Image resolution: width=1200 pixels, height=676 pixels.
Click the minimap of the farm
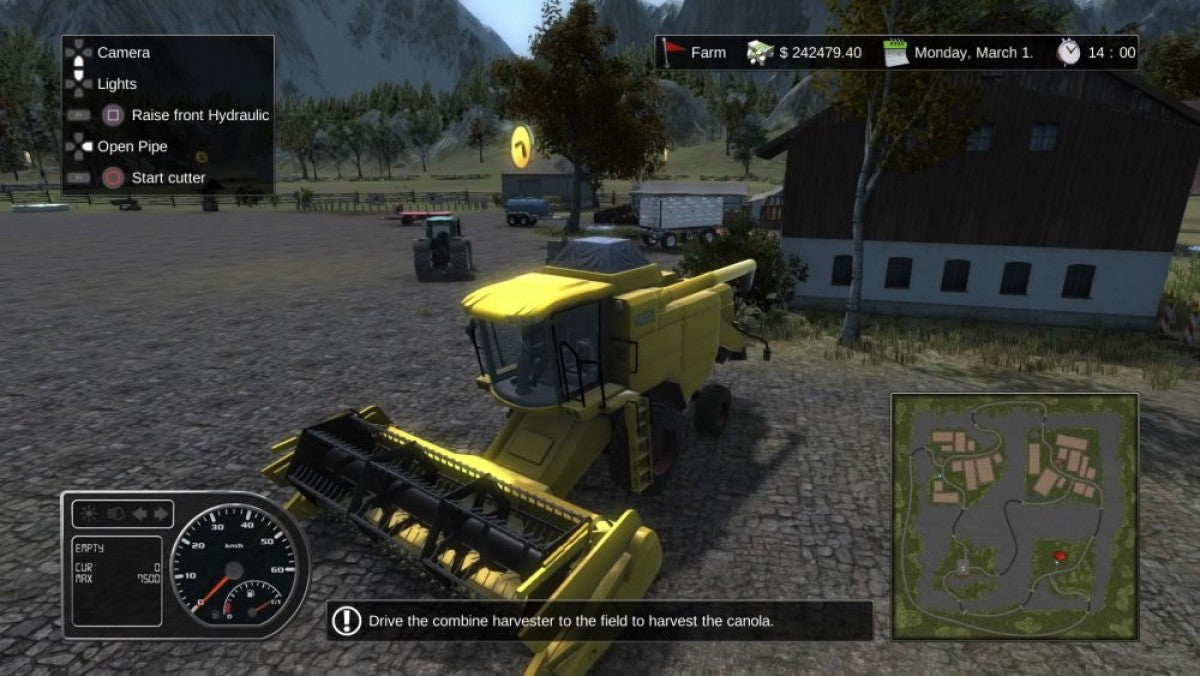(x=1014, y=516)
